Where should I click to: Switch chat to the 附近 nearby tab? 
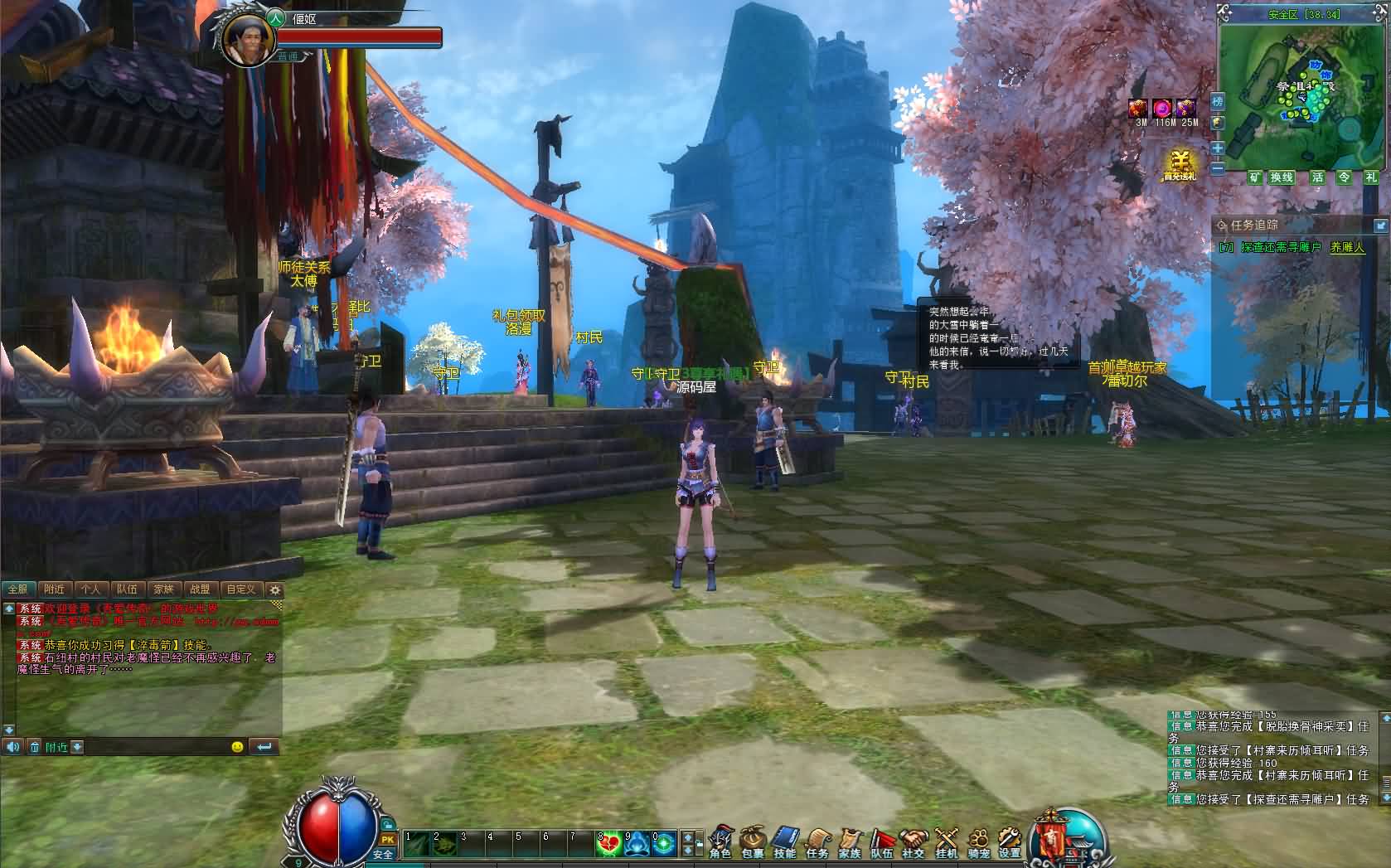[55, 589]
